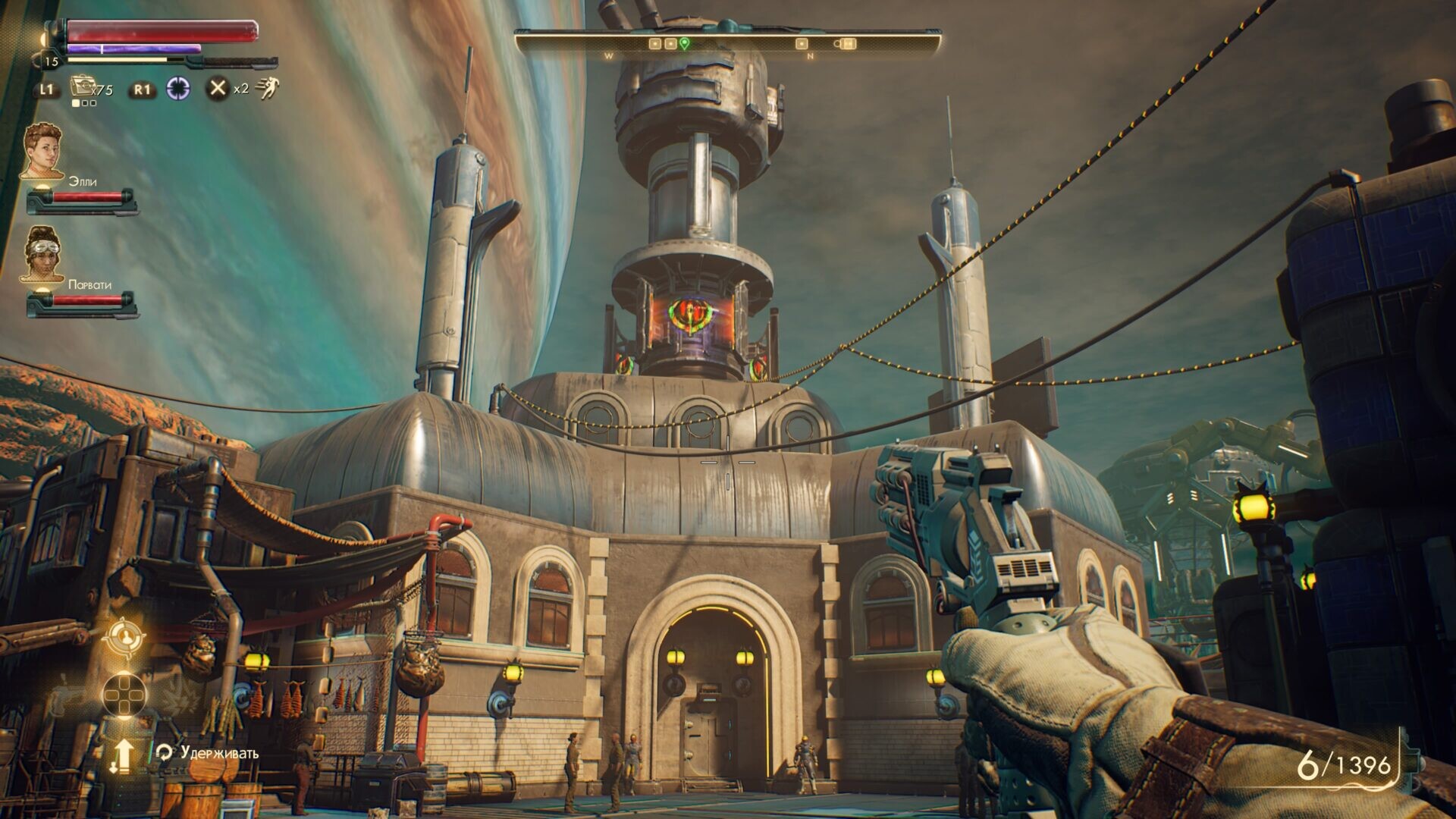
Task: Select companion Парвати's portrait
Action: (x=43, y=254)
